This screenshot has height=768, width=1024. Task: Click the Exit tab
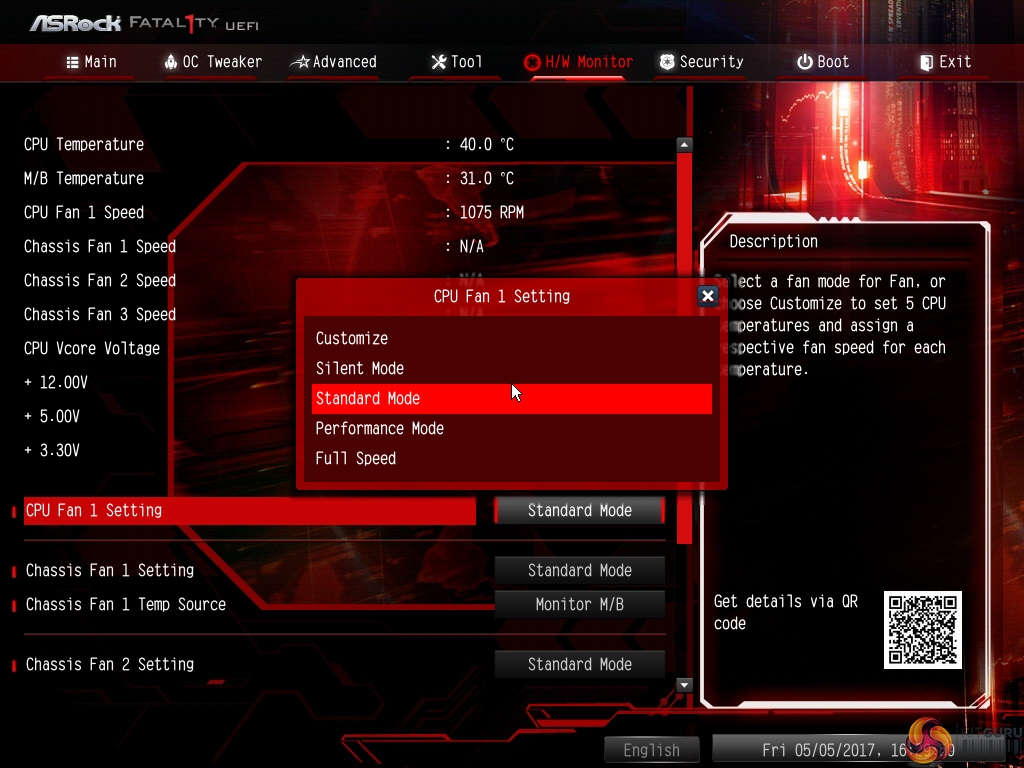(x=944, y=62)
